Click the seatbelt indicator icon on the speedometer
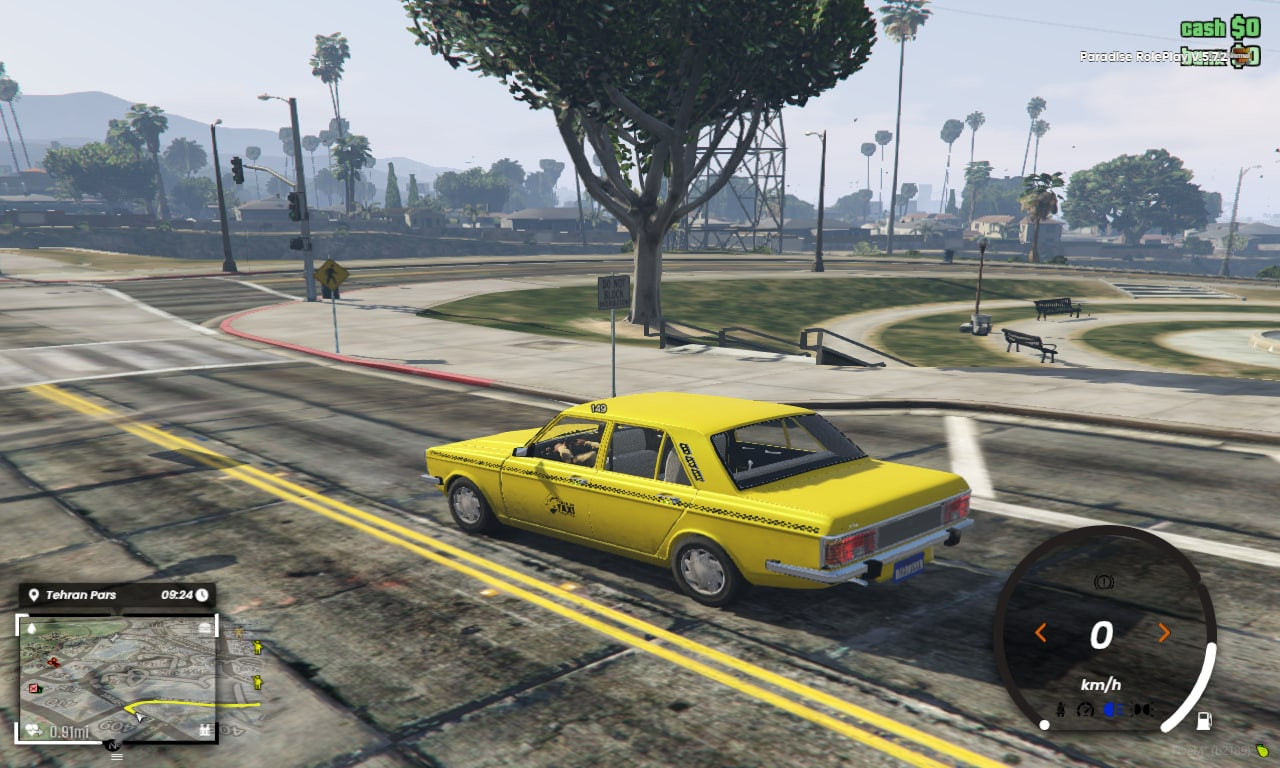Screen dimensions: 1280x768 tap(1061, 709)
